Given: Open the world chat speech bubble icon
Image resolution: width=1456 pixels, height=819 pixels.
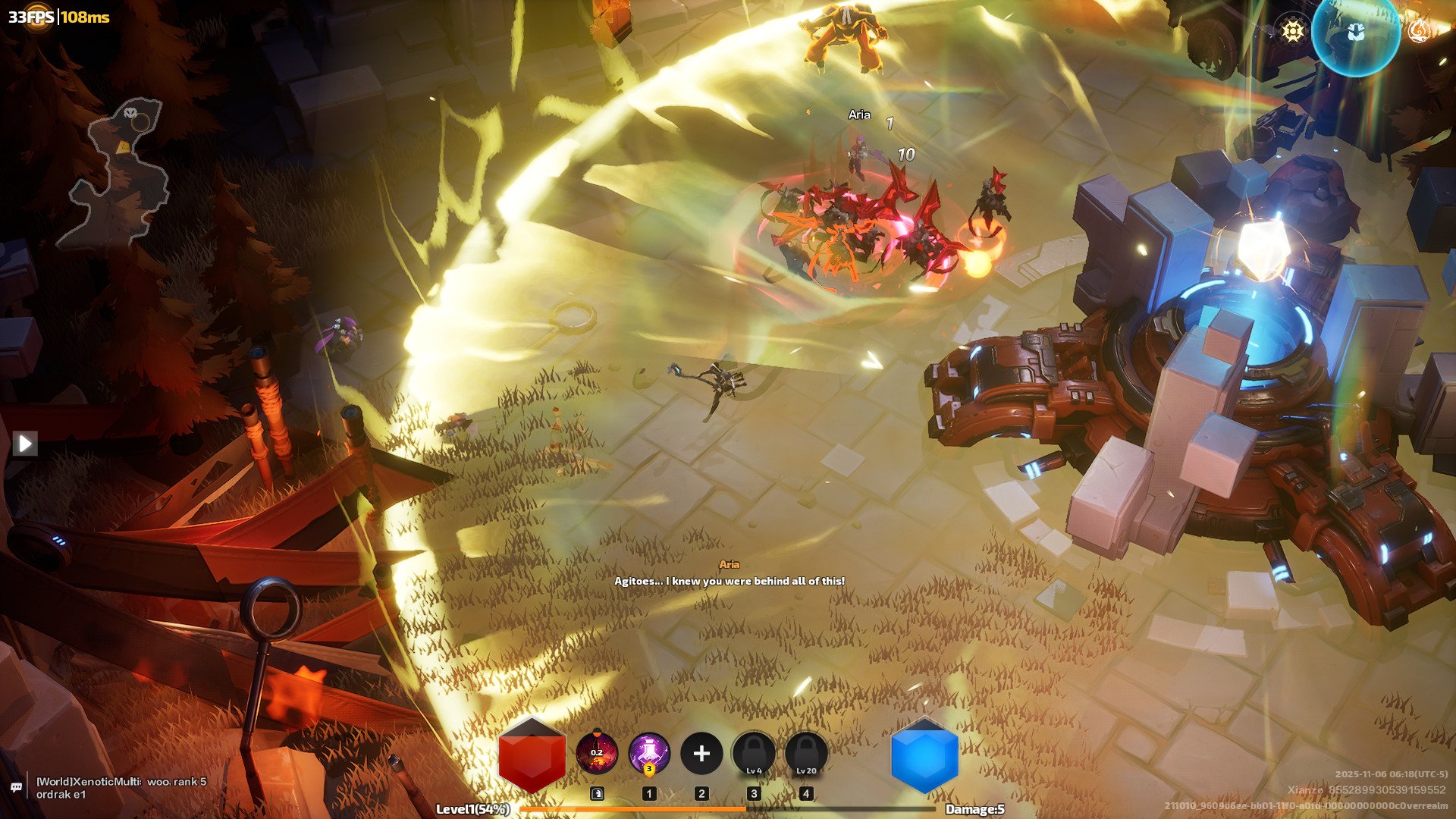Looking at the screenshot, I should (x=16, y=788).
